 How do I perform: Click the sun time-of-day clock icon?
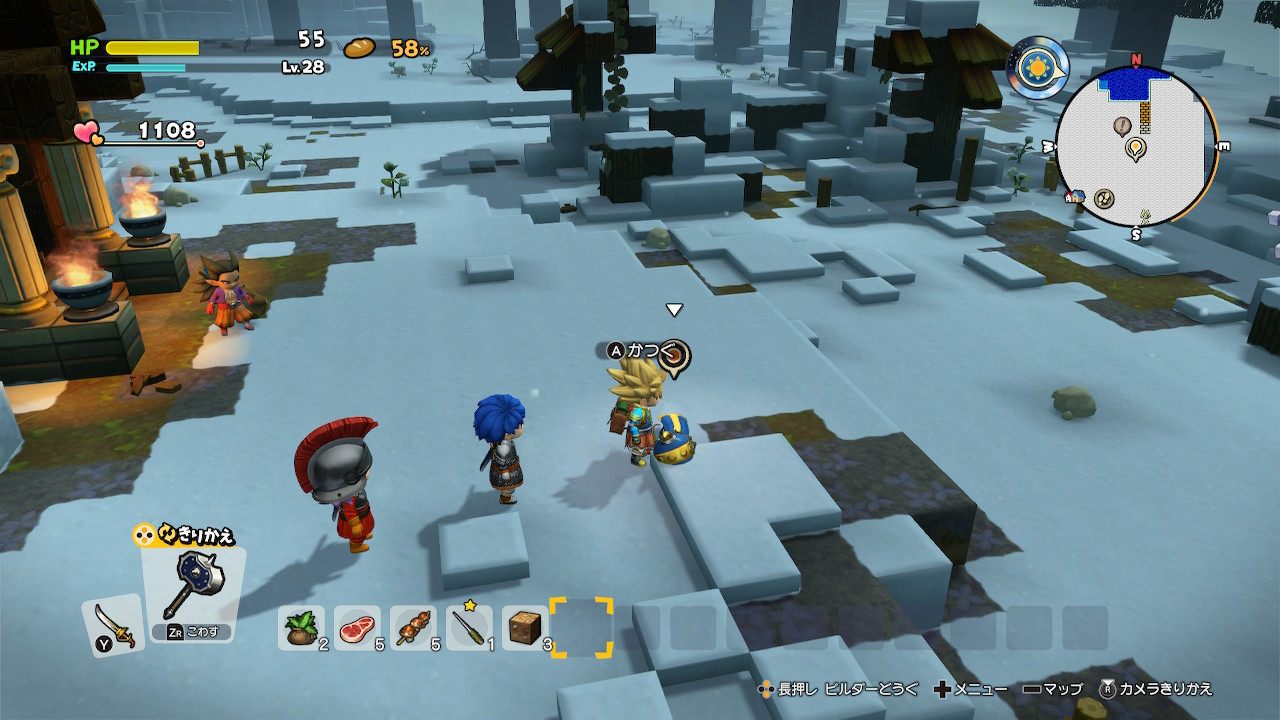[x=1038, y=68]
